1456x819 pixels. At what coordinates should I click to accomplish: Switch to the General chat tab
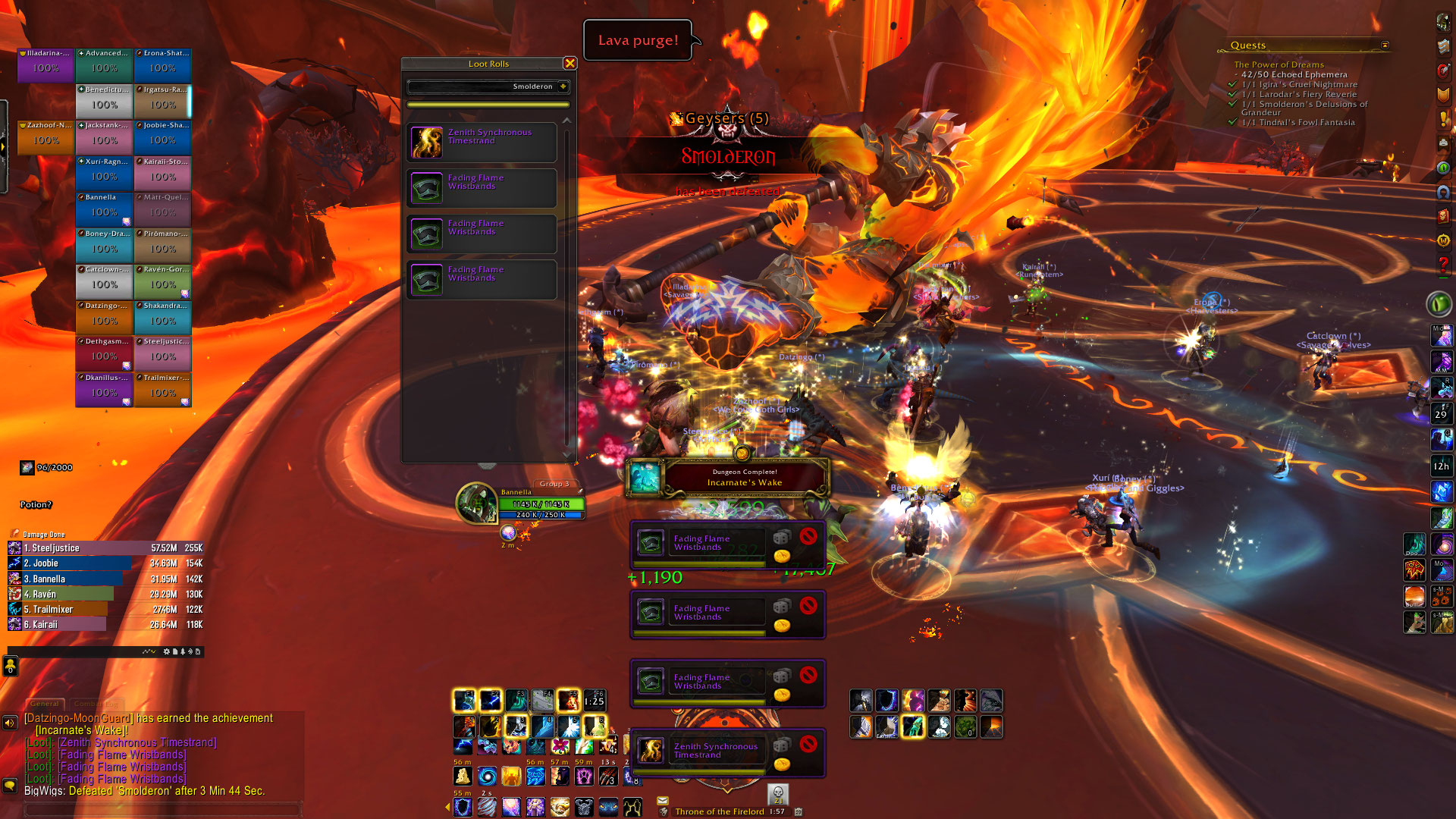pos(45,704)
